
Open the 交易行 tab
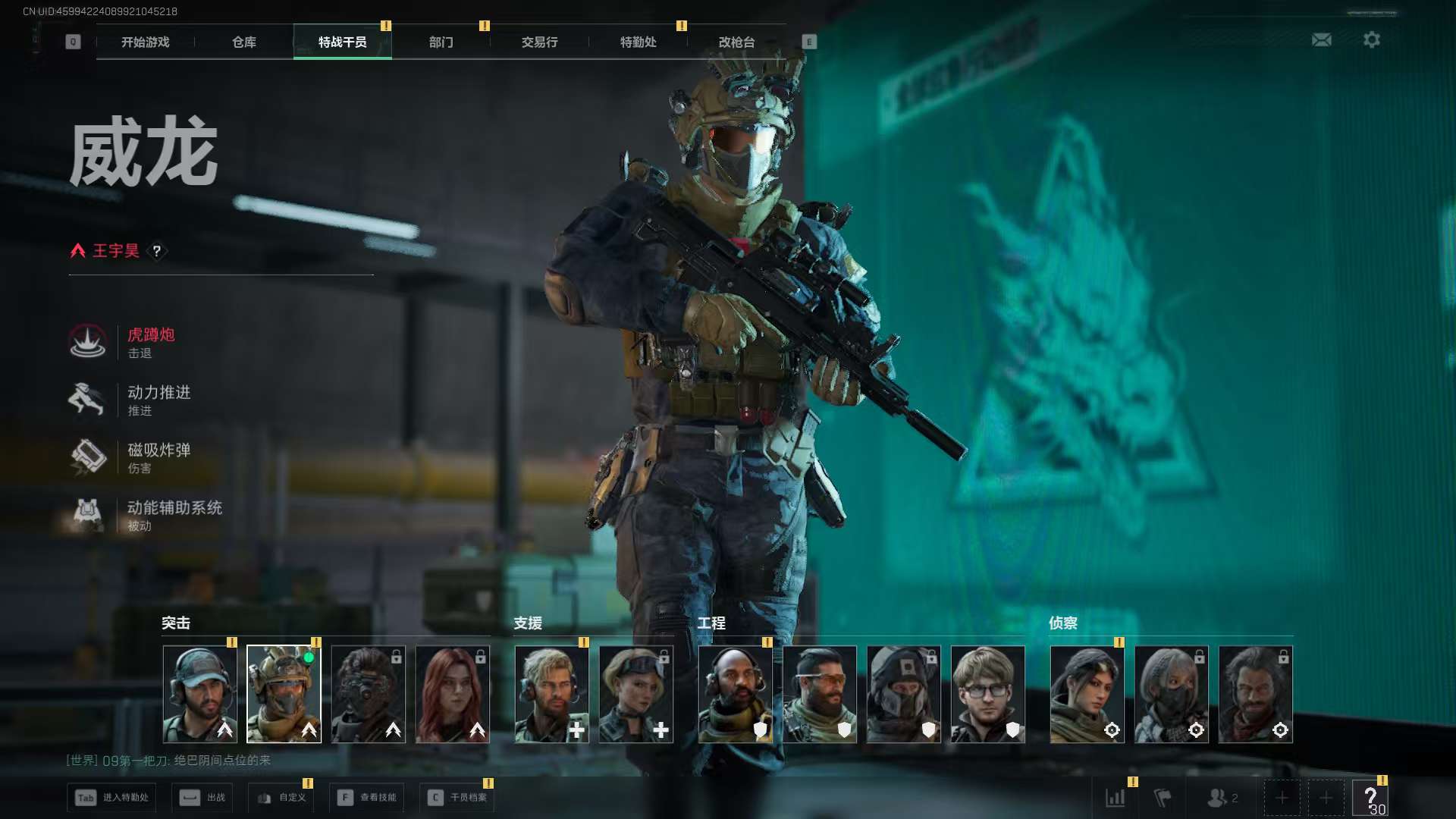(539, 42)
